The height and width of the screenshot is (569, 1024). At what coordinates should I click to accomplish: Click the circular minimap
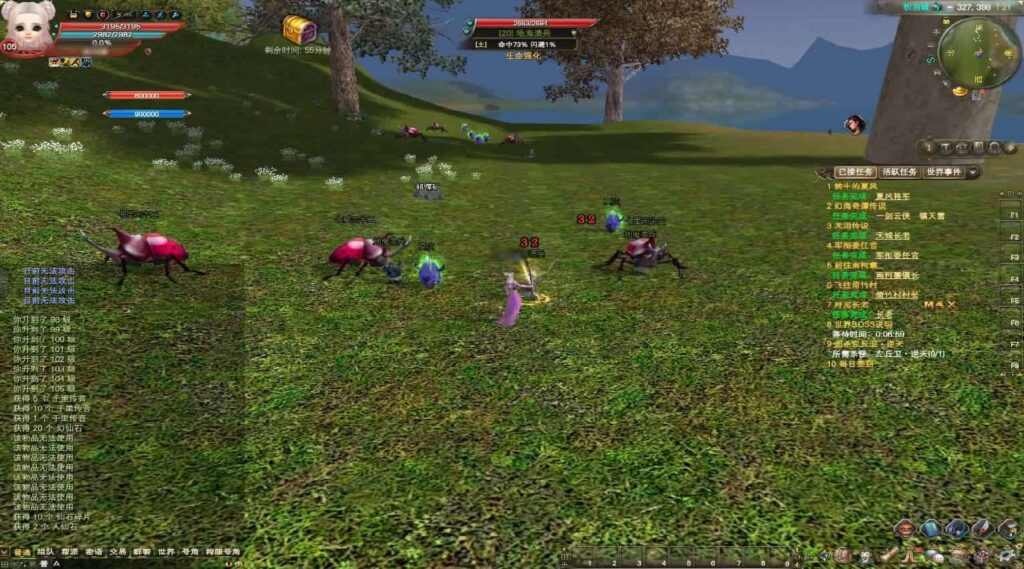point(978,53)
